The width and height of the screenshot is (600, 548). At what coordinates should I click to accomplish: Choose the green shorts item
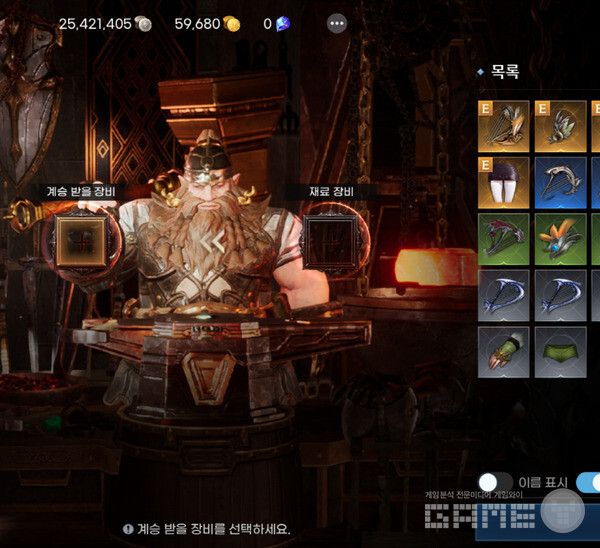point(560,351)
